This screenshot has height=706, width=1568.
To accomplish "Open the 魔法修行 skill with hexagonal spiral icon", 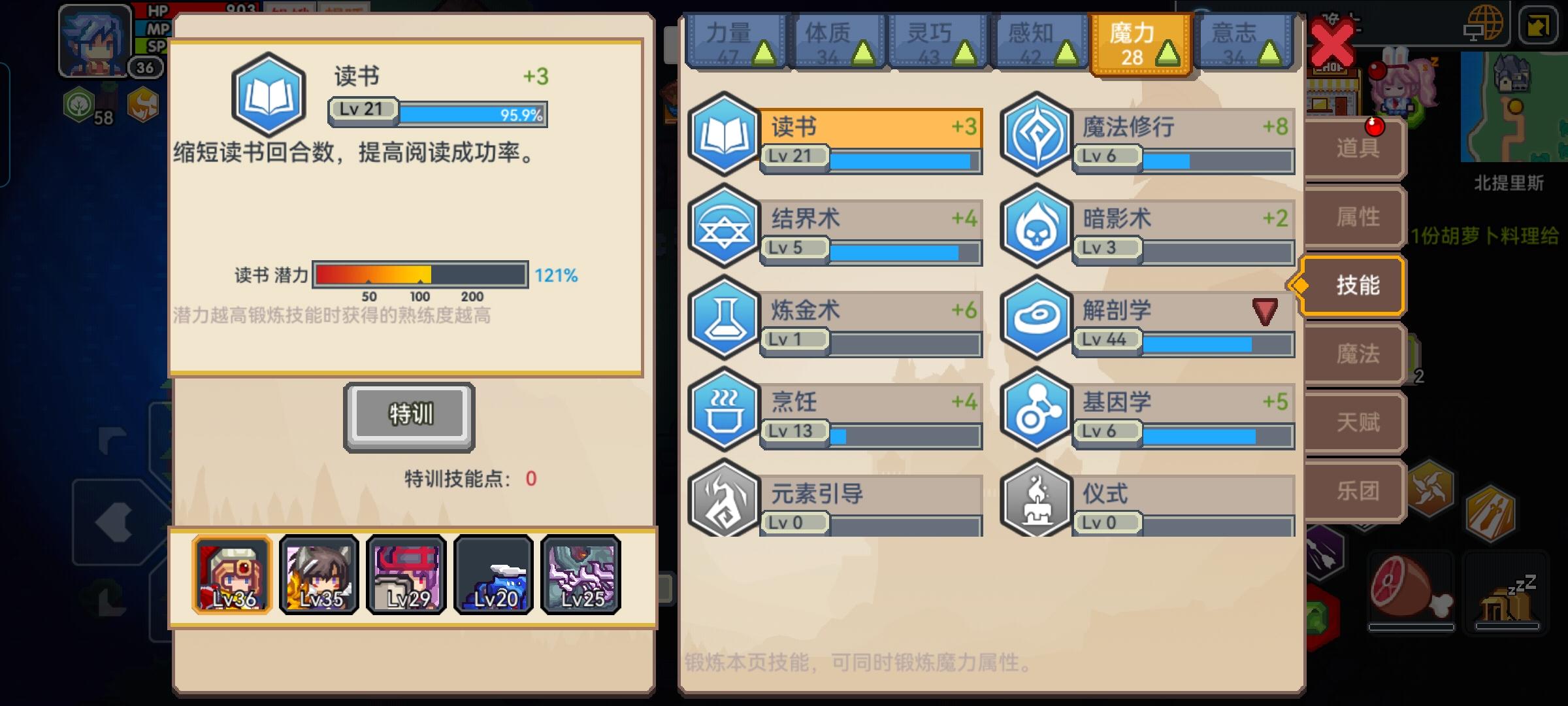I will tap(1036, 136).
